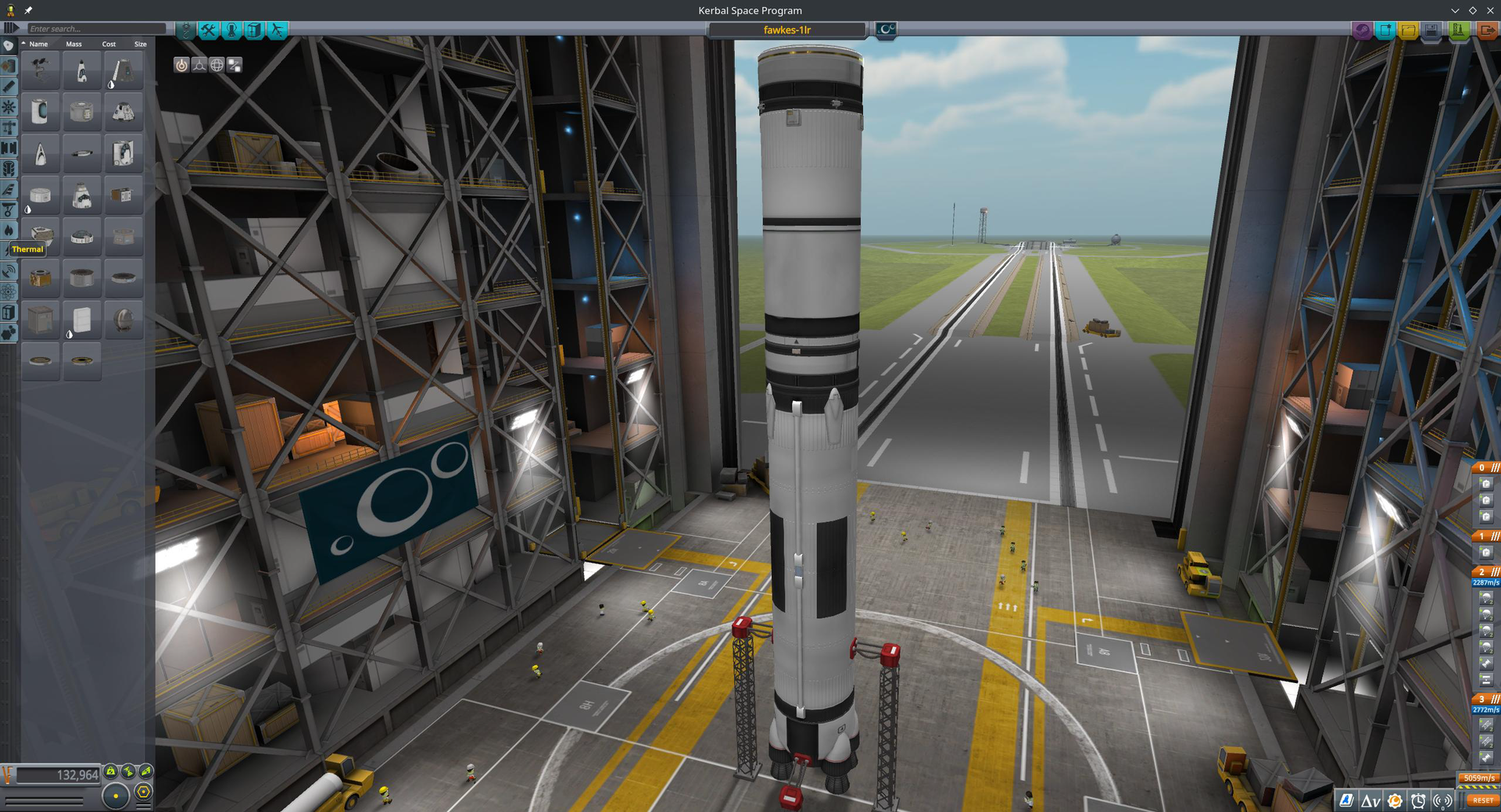Viewport: 1501px width, 812px height.
Task: Toggle the symmetry mode indicator near the funds display
Action: tap(116, 794)
